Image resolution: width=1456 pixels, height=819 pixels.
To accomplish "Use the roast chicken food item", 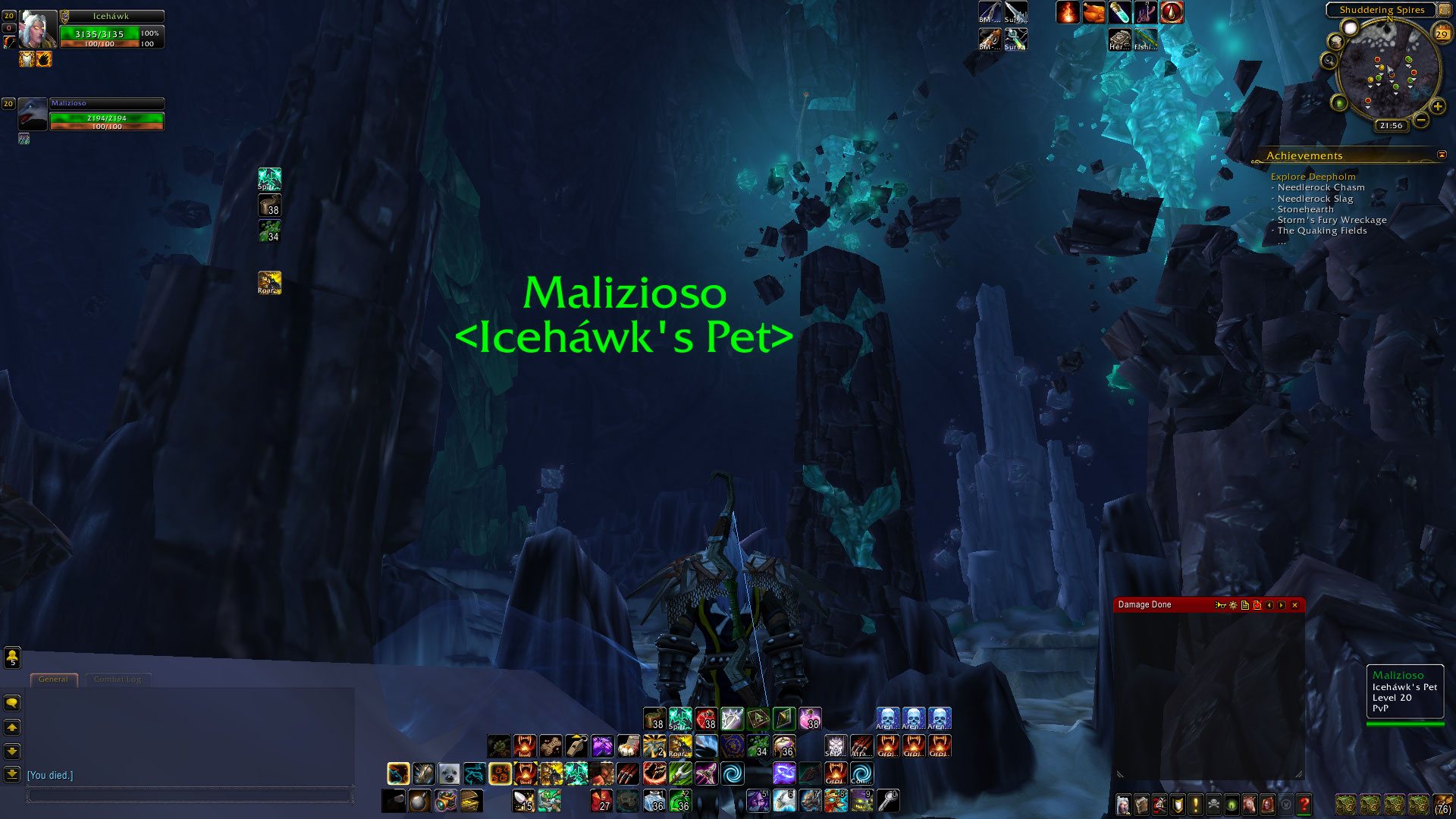I will pyautogui.click(x=1094, y=13).
